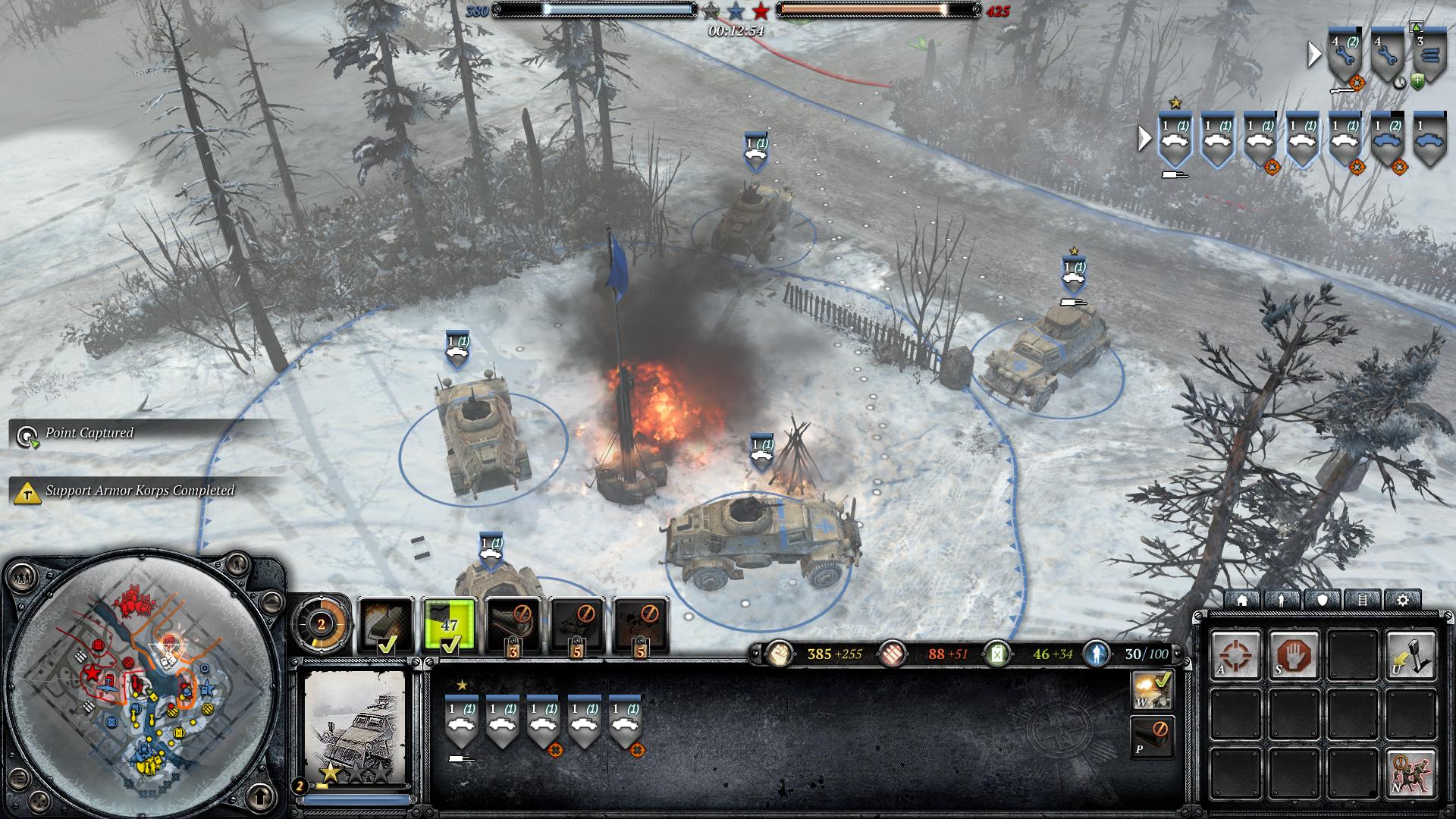This screenshot has height=819, width=1456.
Task: Open the home tab above the command panel
Action: (1242, 600)
